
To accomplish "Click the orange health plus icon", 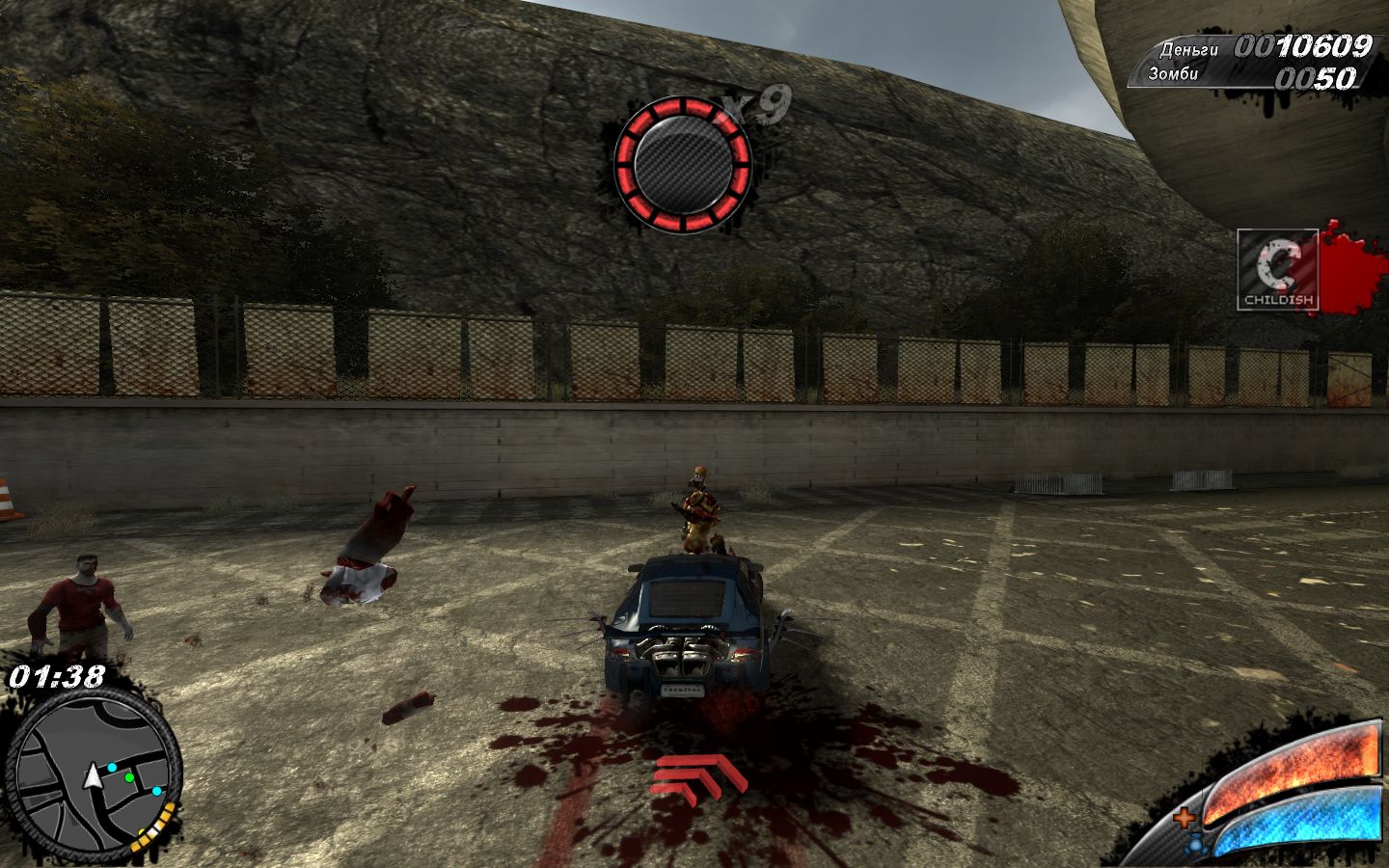I will (1184, 819).
